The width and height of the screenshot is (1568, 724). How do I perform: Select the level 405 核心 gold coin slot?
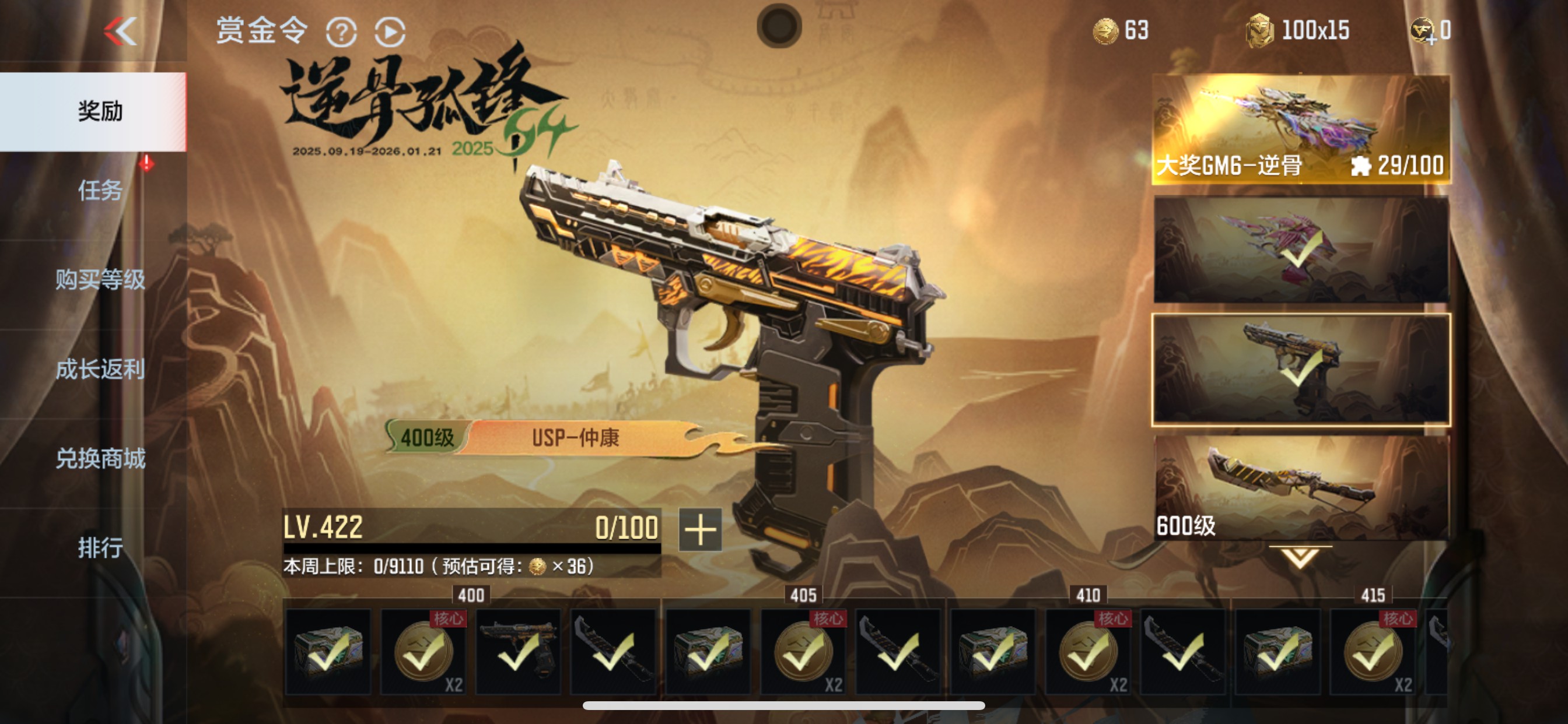pyautogui.click(x=803, y=651)
